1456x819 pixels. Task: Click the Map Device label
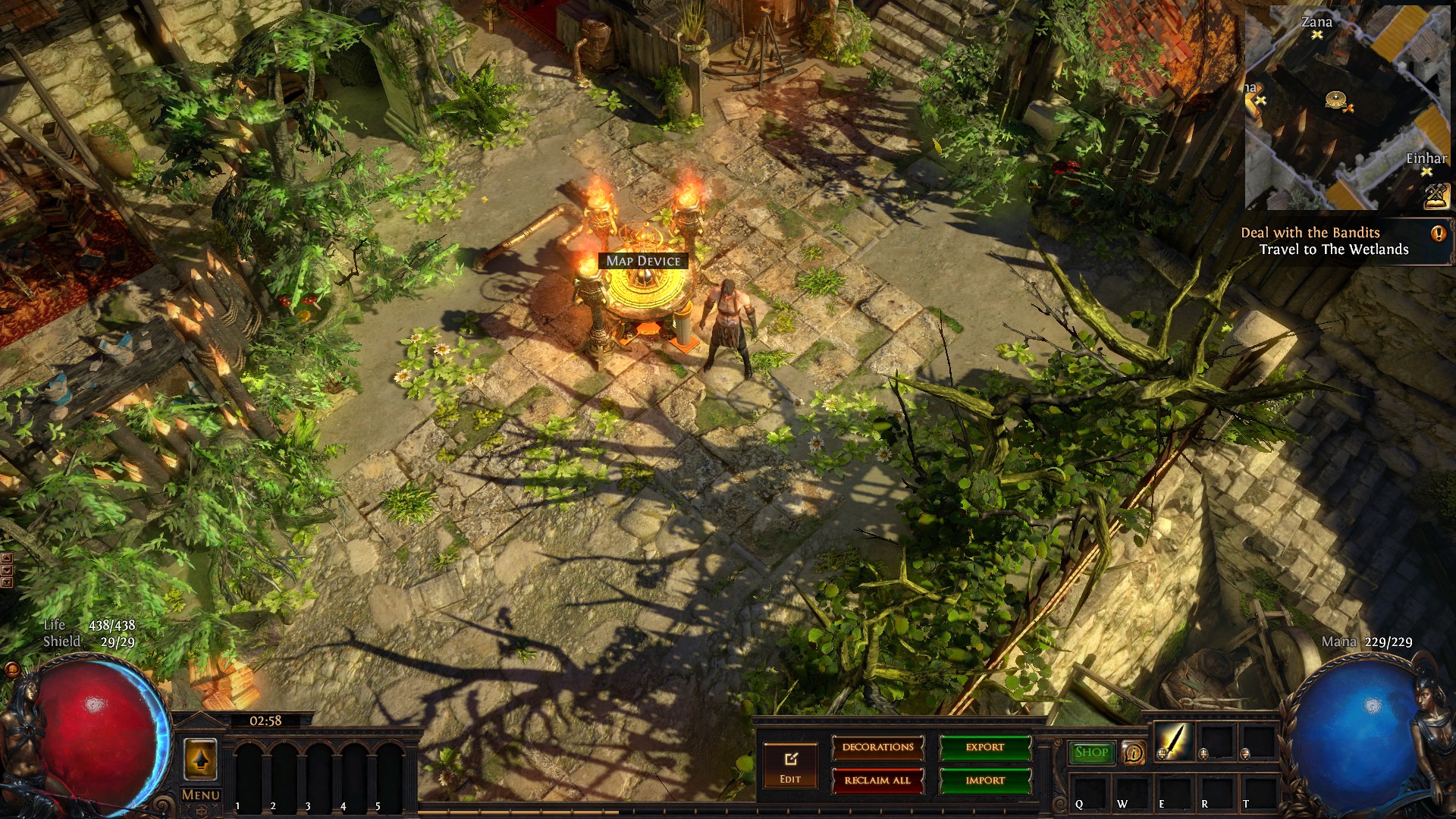643,261
